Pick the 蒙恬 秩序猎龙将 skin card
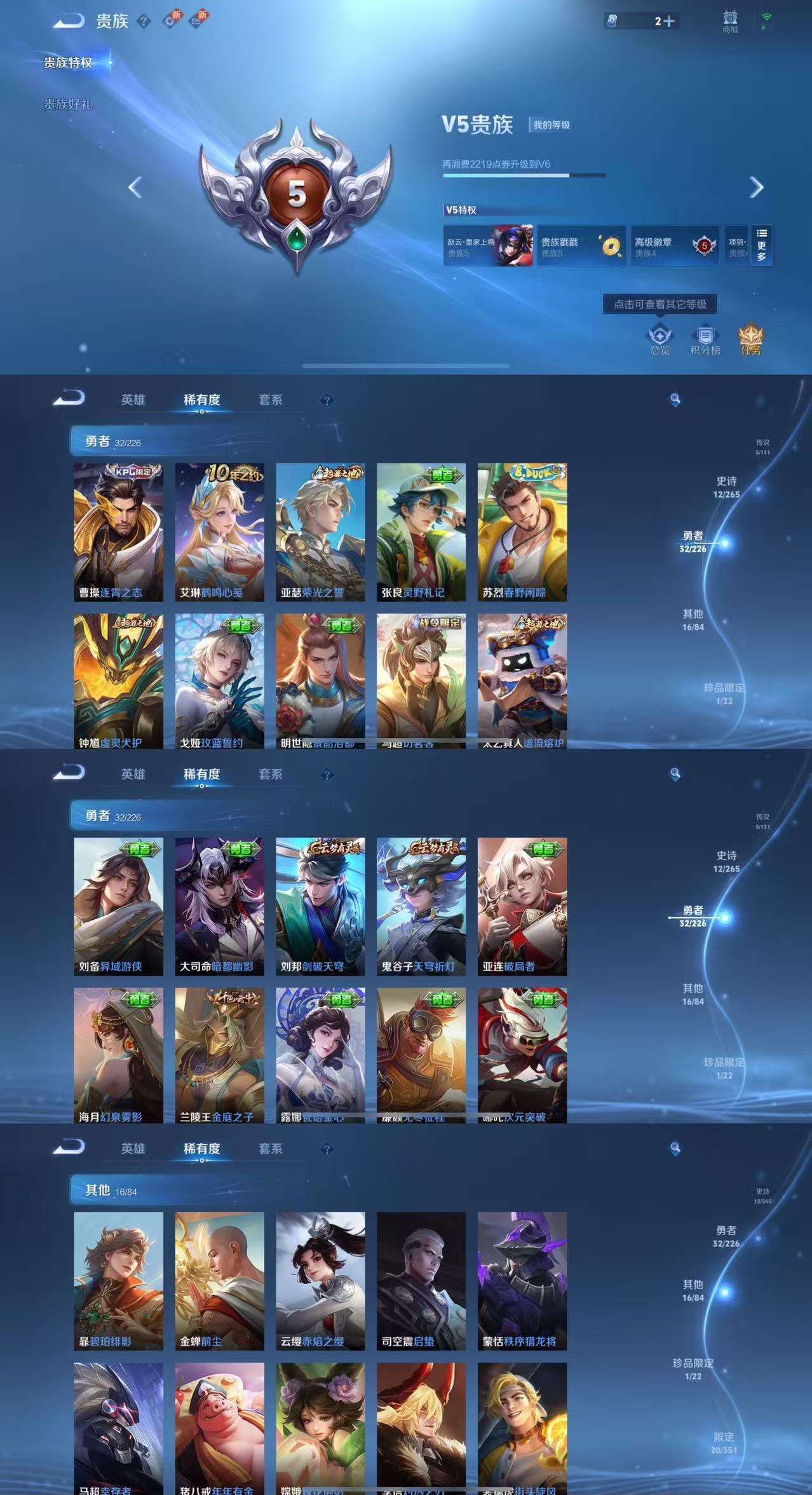 pyautogui.click(x=522, y=1281)
